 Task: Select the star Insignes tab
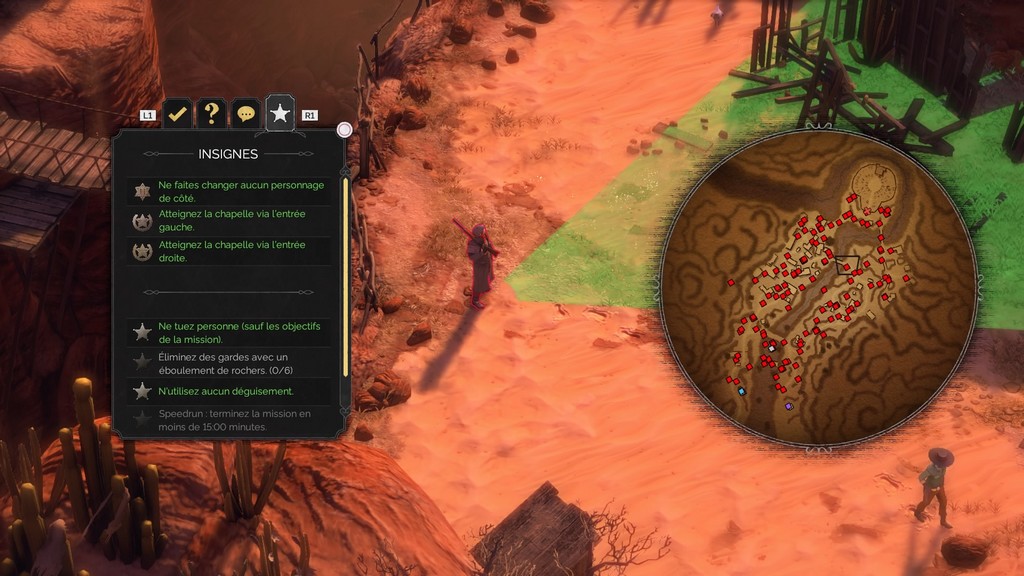click(x=280, y=113)
